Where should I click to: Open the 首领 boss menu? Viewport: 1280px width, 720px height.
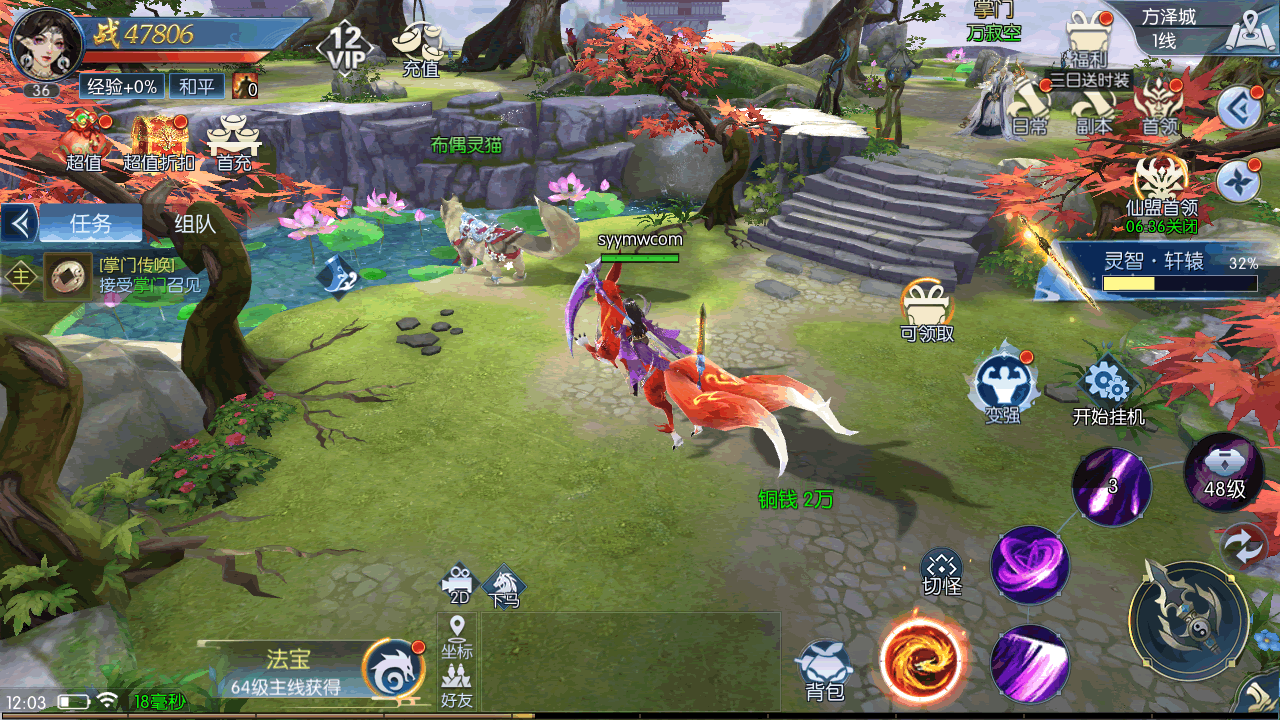pyautogui.click(x=1159, y=107)
